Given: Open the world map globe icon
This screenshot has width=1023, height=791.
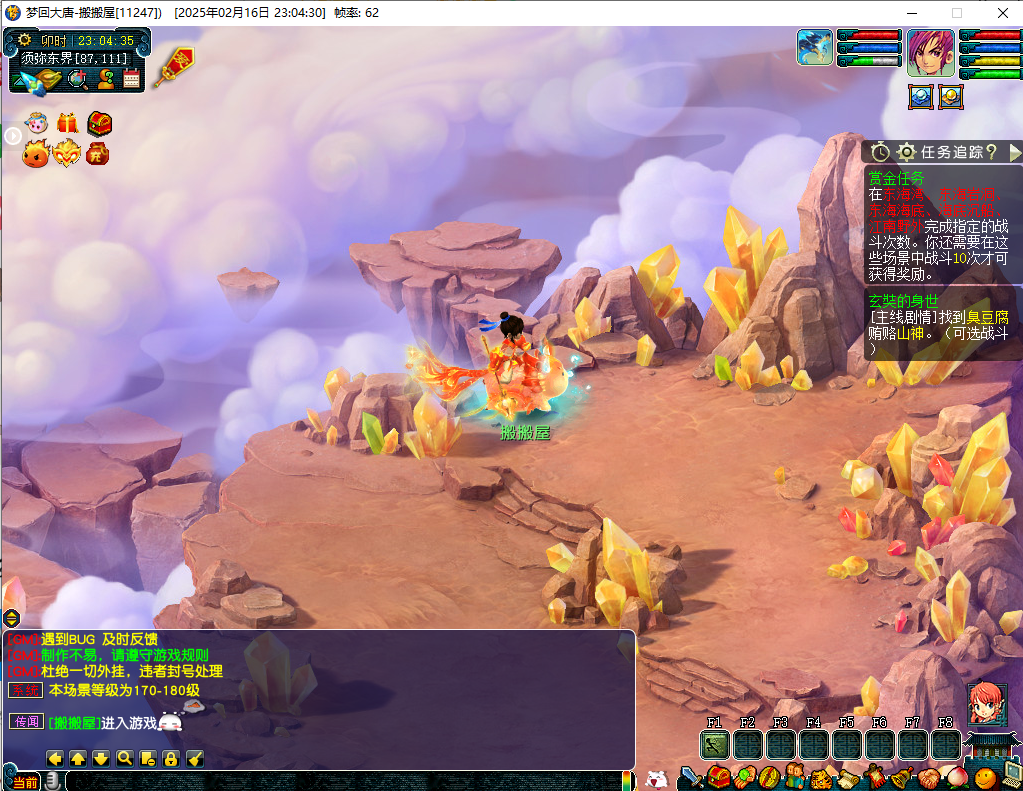Looking at the screenshot, I should click(77, 80).
